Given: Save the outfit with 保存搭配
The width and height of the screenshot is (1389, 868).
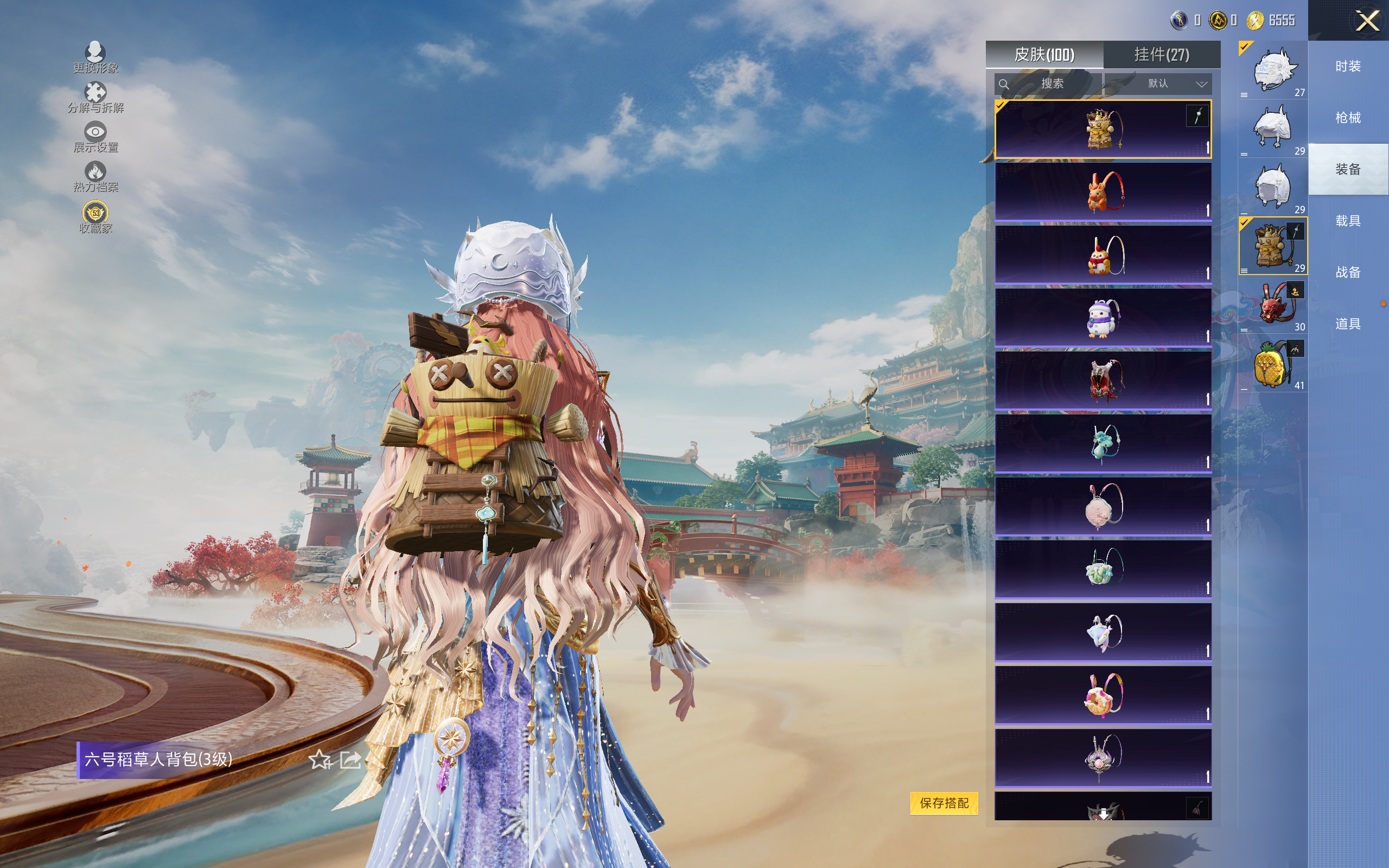Looking at the screenshot, I should pos(944,802).
